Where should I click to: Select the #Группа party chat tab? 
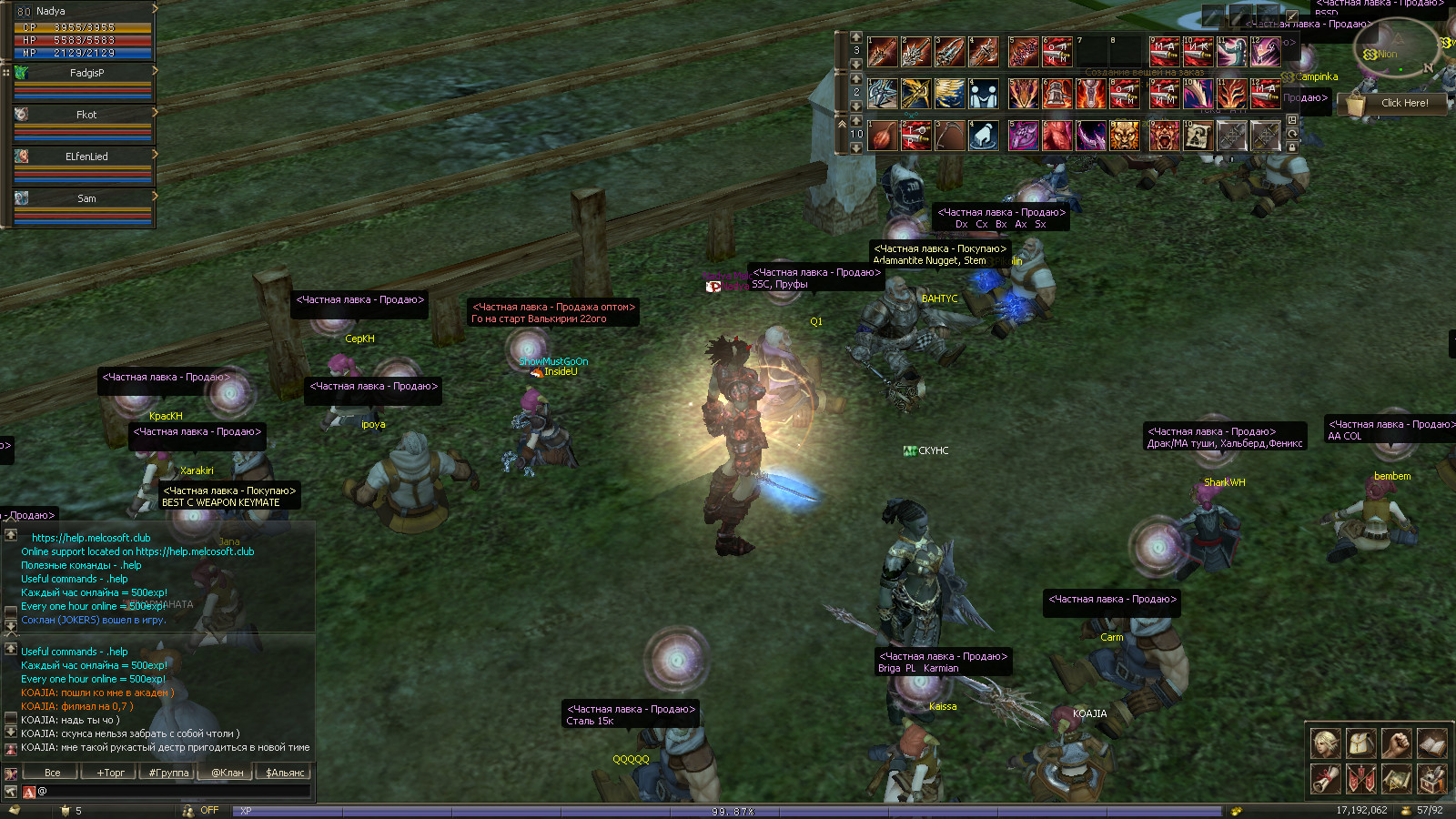click(169, 773)
